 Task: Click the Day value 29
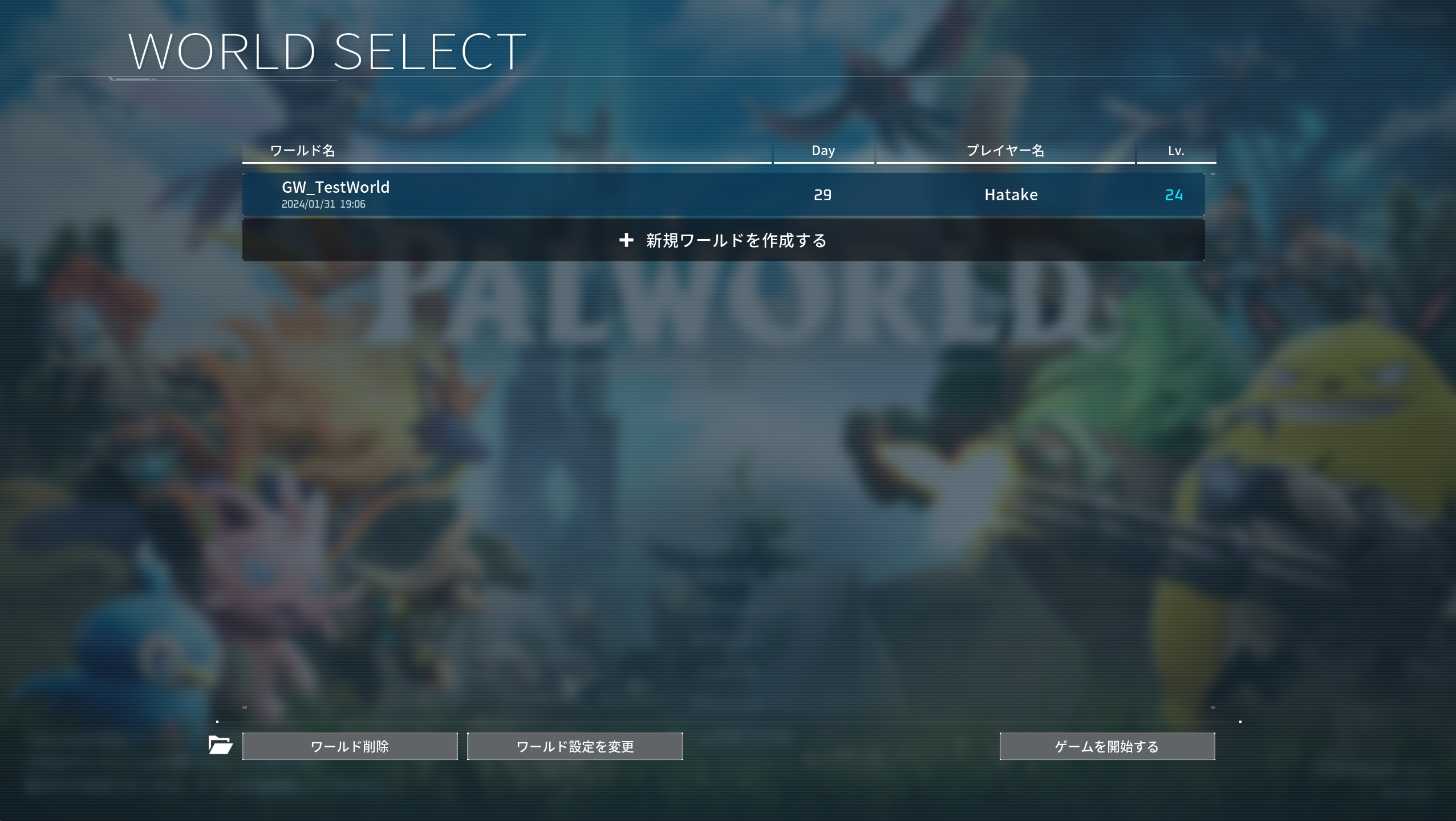pos(824,195)
